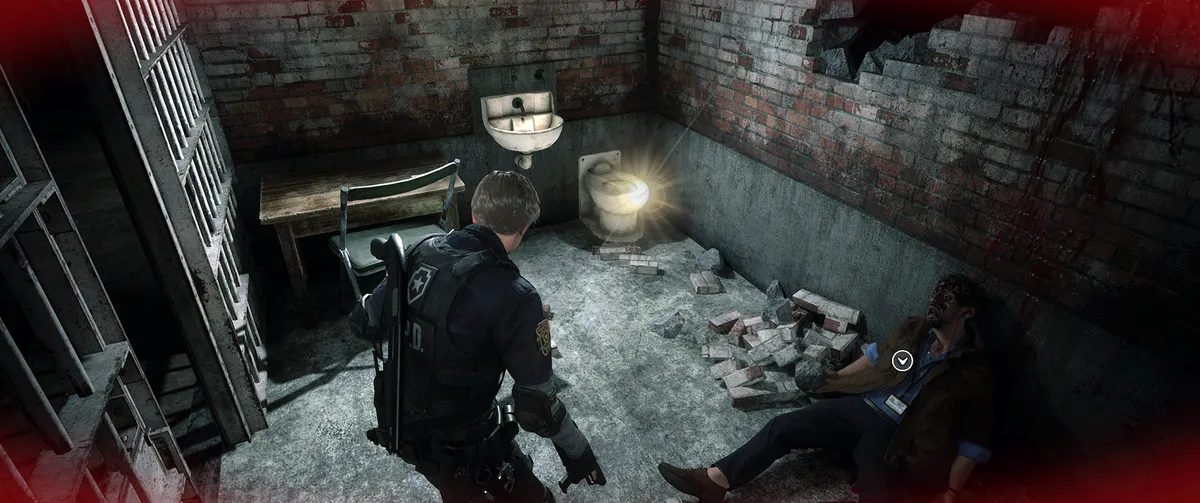The height and width of the screenshot is (503, 1200).
Task: Select the circular interaction marker on the corpse
Action: point(902,360)
